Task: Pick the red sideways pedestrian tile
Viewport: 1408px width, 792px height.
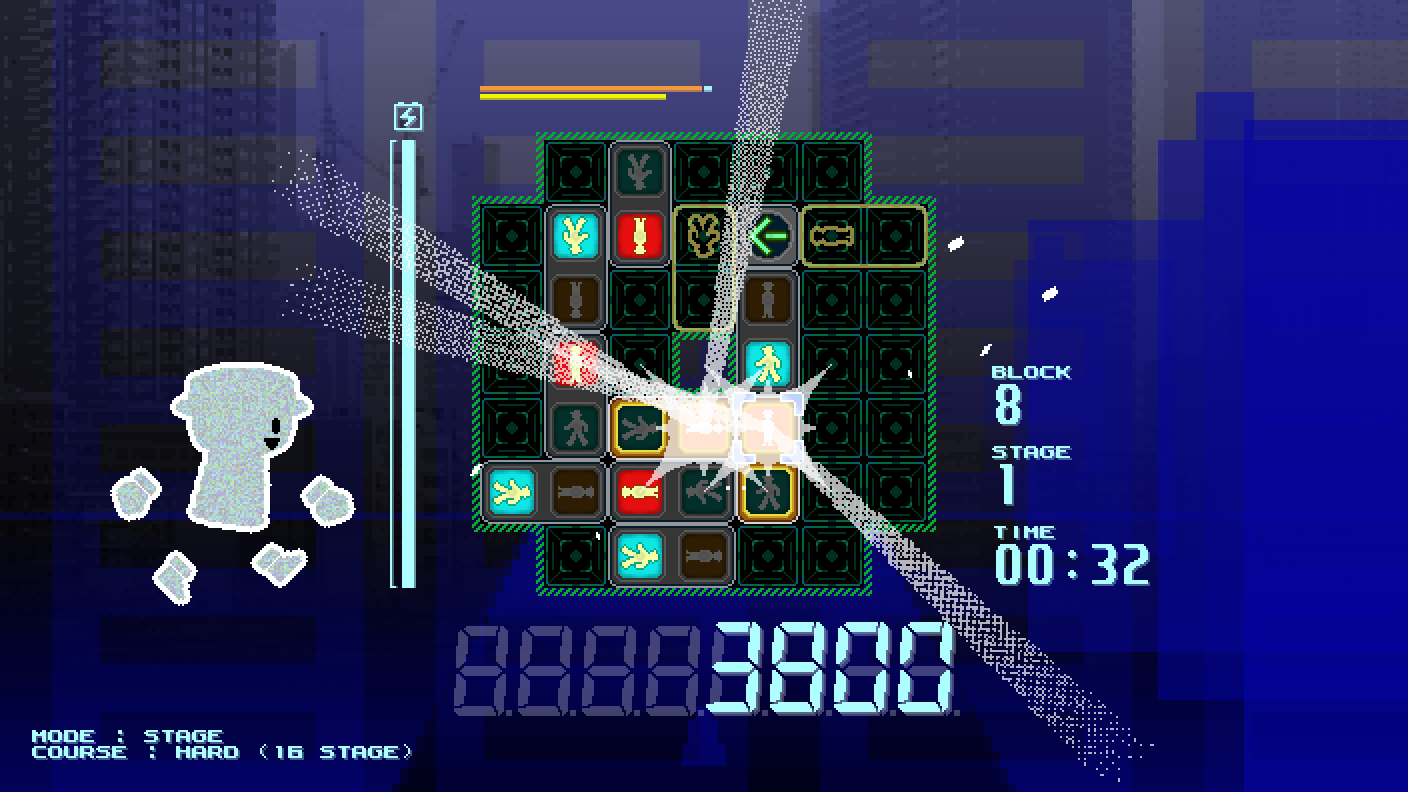Action: pos(640,492)
